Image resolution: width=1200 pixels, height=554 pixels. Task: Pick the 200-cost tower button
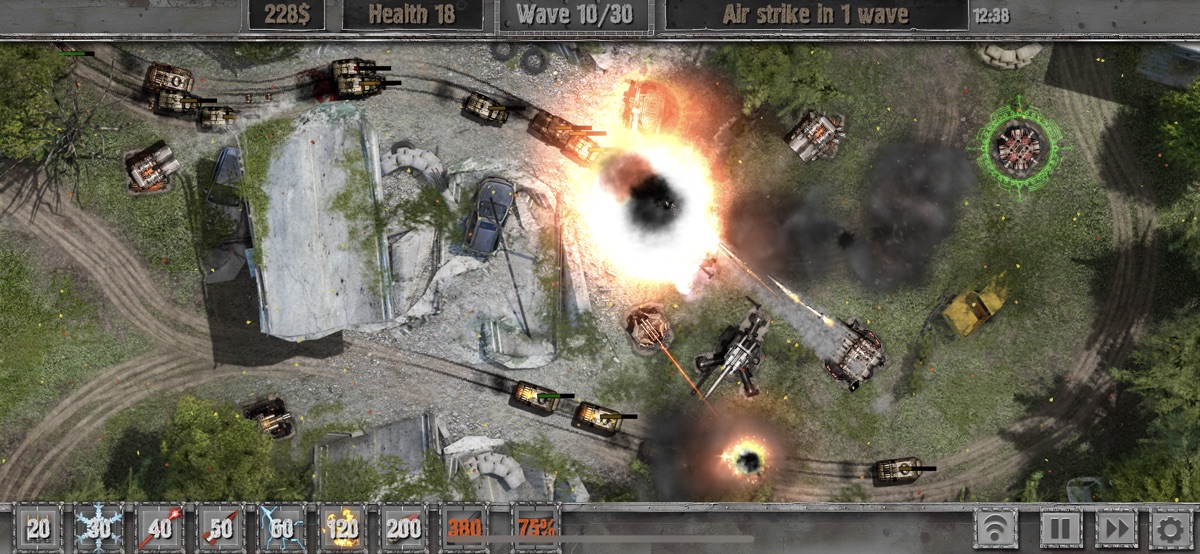point(404,528)
